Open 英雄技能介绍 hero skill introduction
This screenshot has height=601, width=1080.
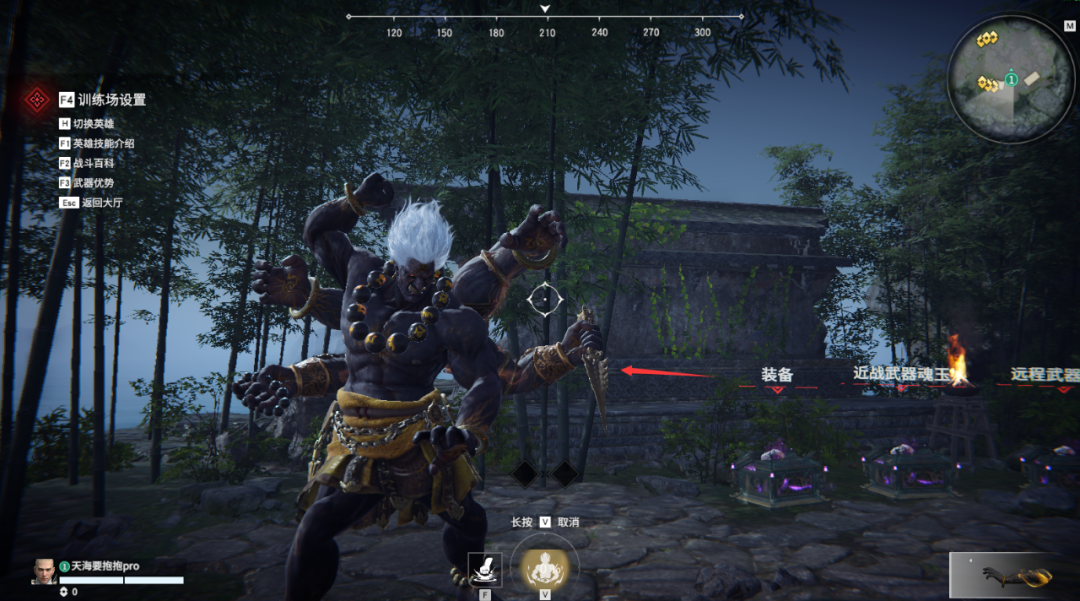coord(103,144)
